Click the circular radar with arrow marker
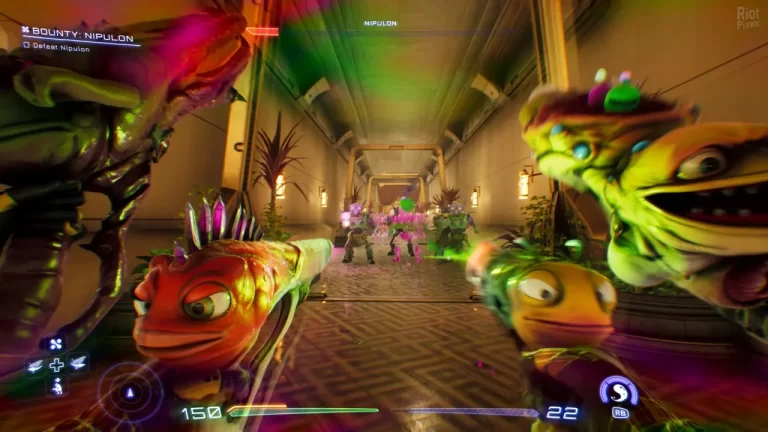 [x=127, y=391]
